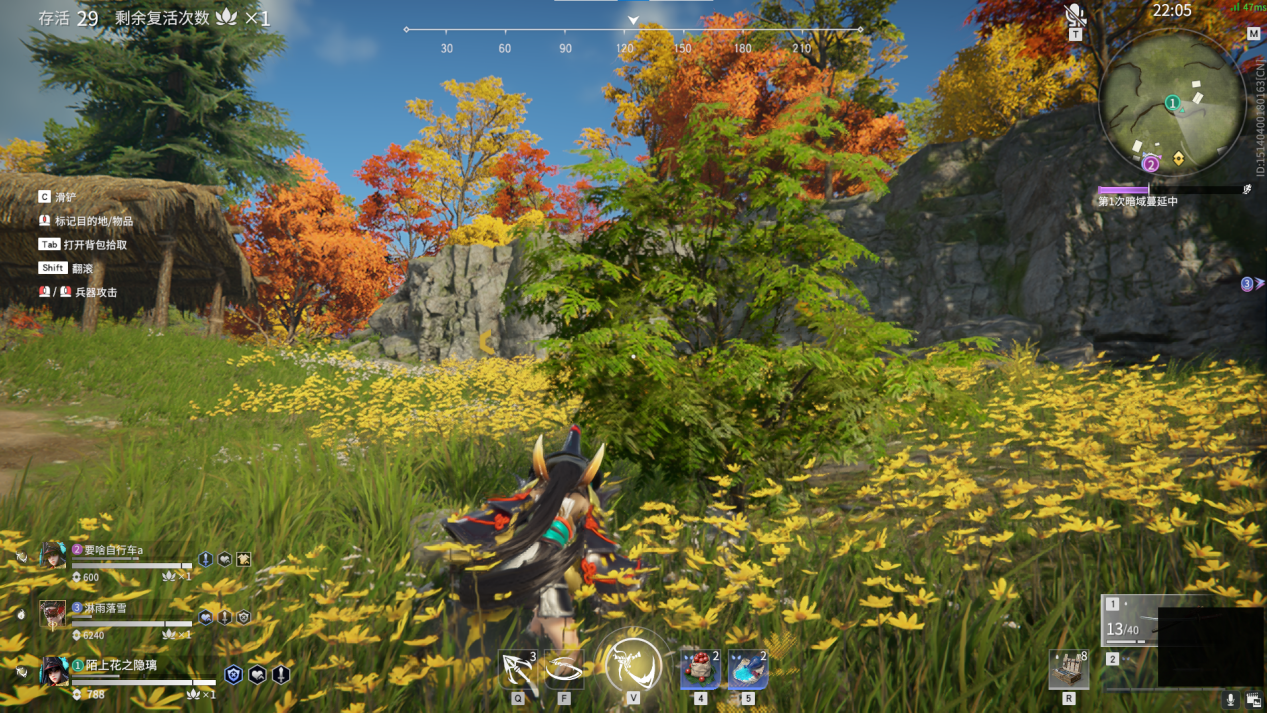
Task: Trigger the glowing ultimate ability icon
Action: pyautogui.click(x=633, y=663)
